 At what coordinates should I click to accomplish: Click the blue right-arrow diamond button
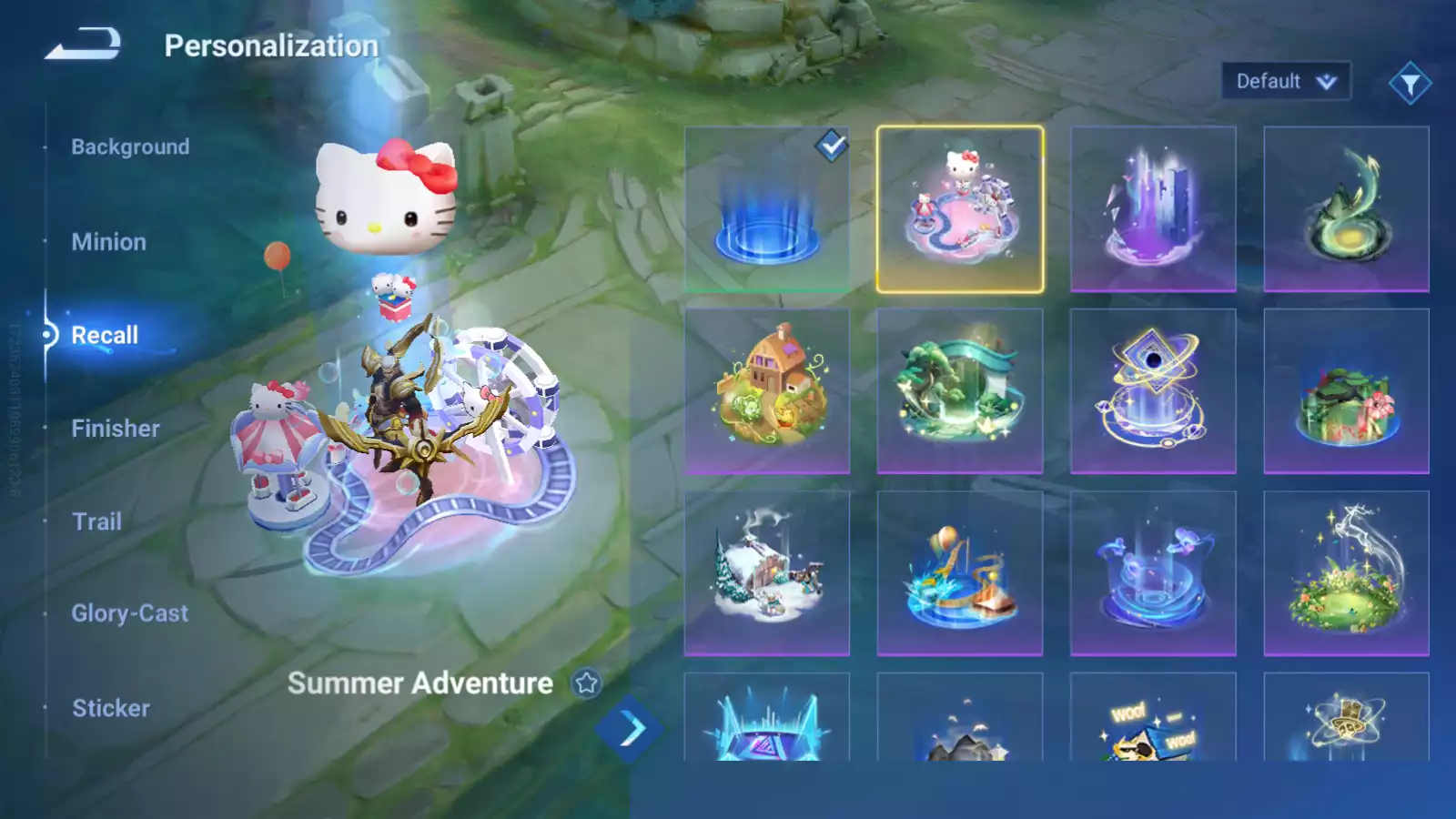coord(629,729)
